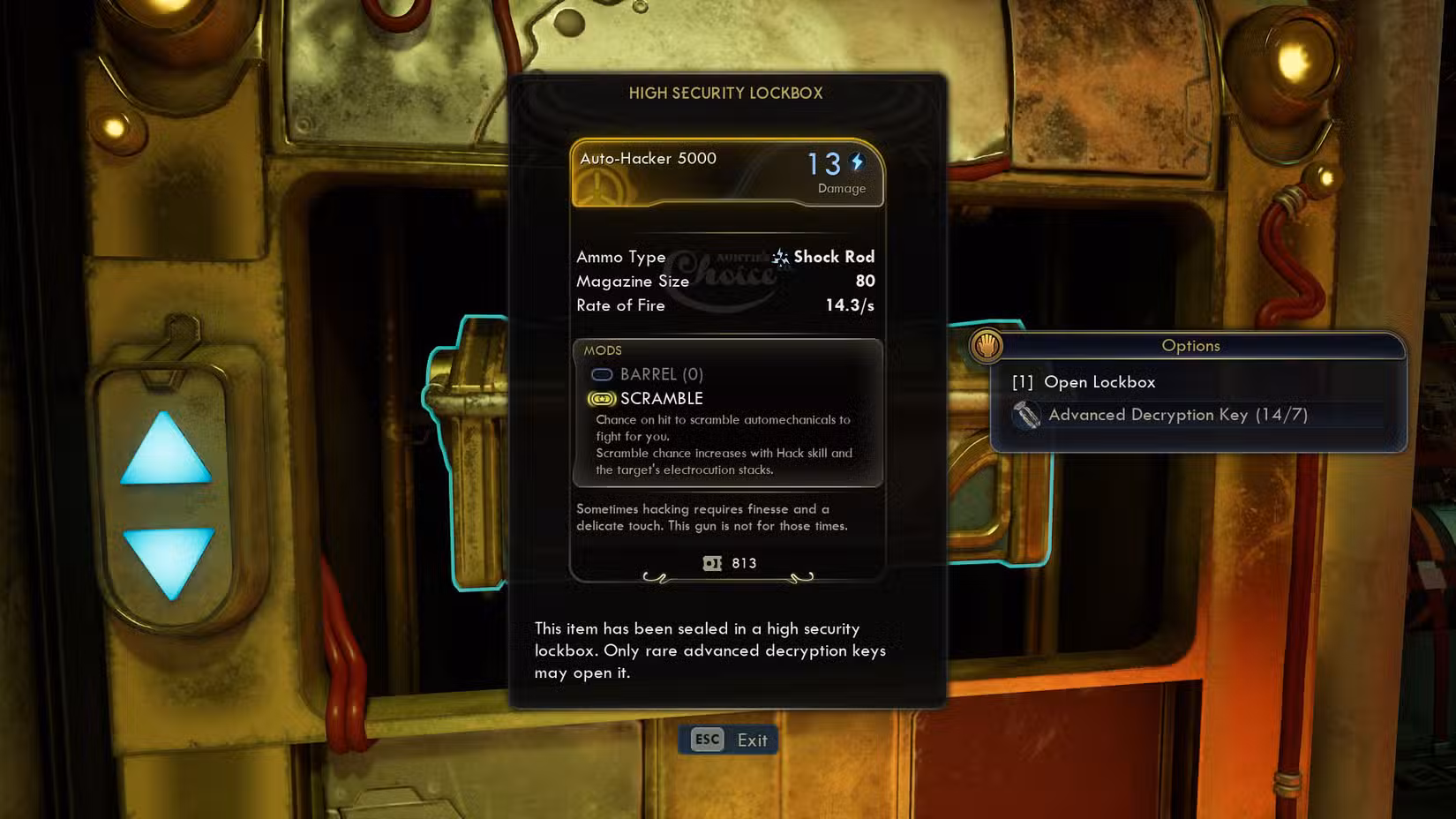Expand the MODS section header
The width and height of the screenshot is (1456, 819).
[604, 350]
